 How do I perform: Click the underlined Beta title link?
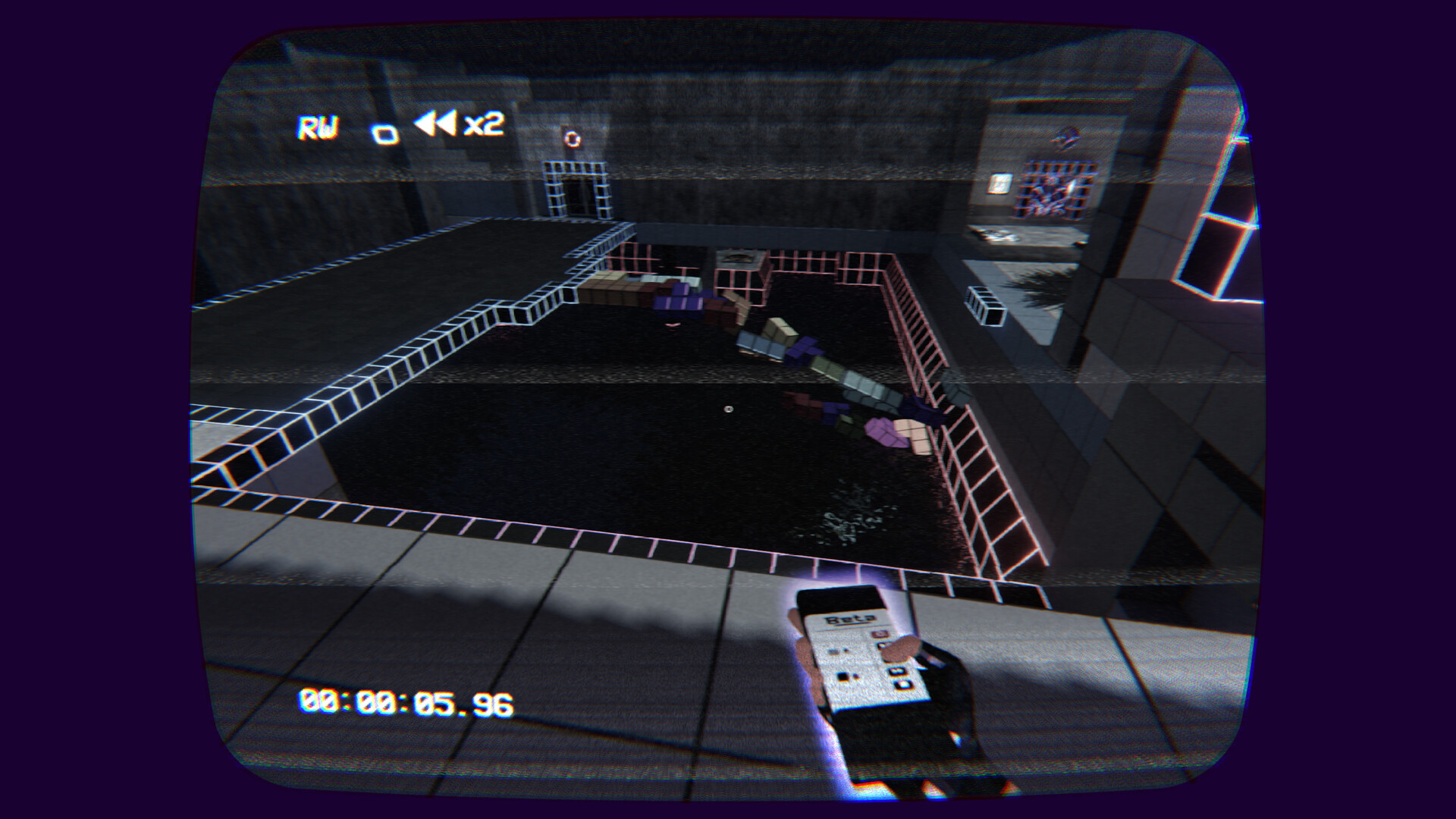pos(852,618)
